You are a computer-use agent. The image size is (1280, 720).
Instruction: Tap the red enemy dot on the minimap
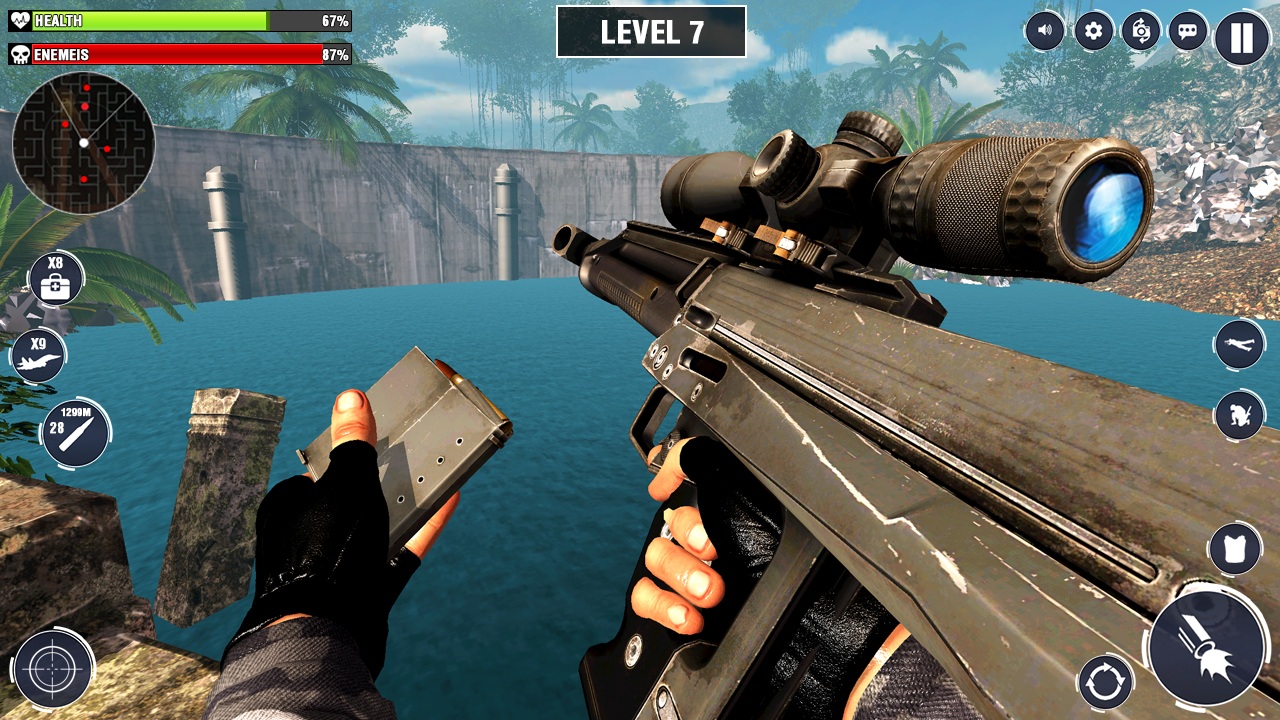(x=87, y=105)
